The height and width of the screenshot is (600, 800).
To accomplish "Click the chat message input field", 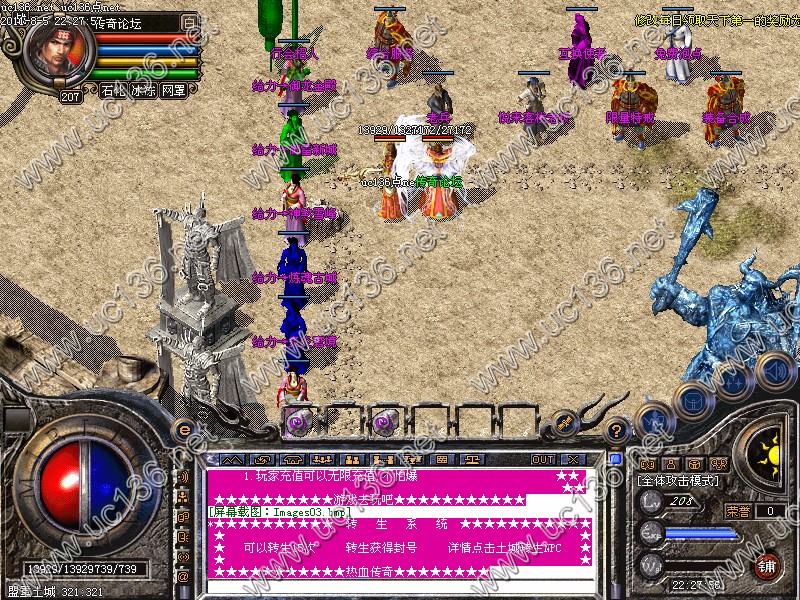I will 400,587.
